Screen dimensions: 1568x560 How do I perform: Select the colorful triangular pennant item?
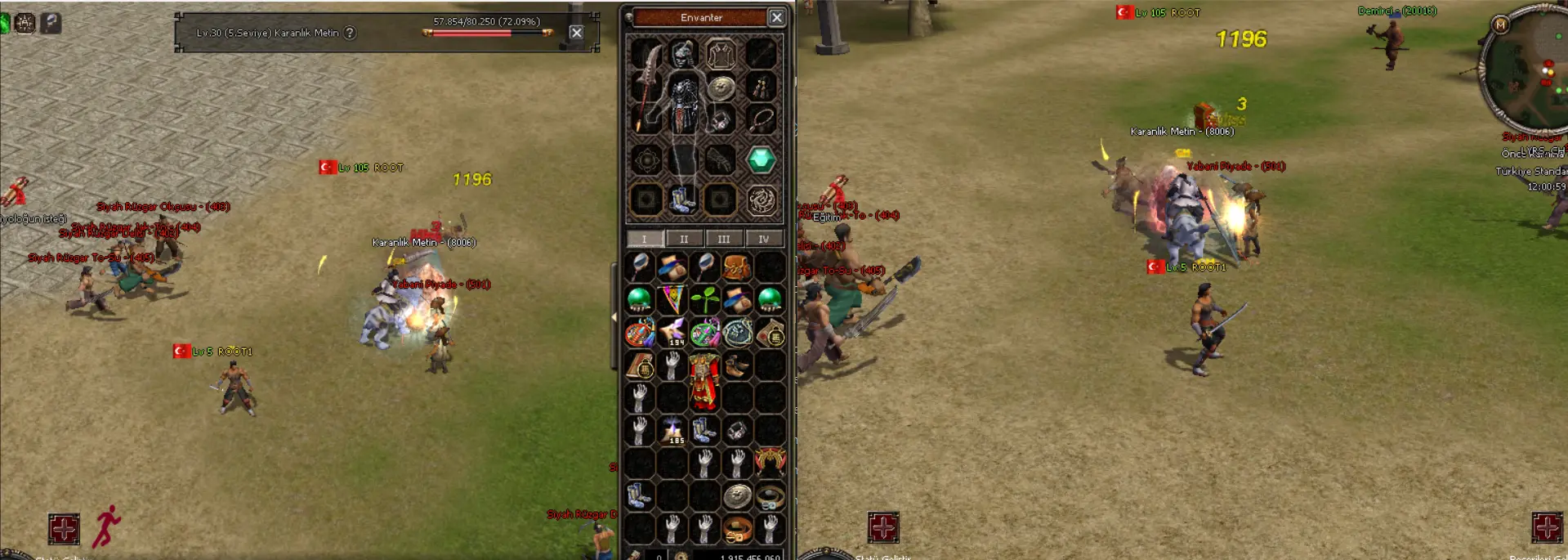[672, 299]
